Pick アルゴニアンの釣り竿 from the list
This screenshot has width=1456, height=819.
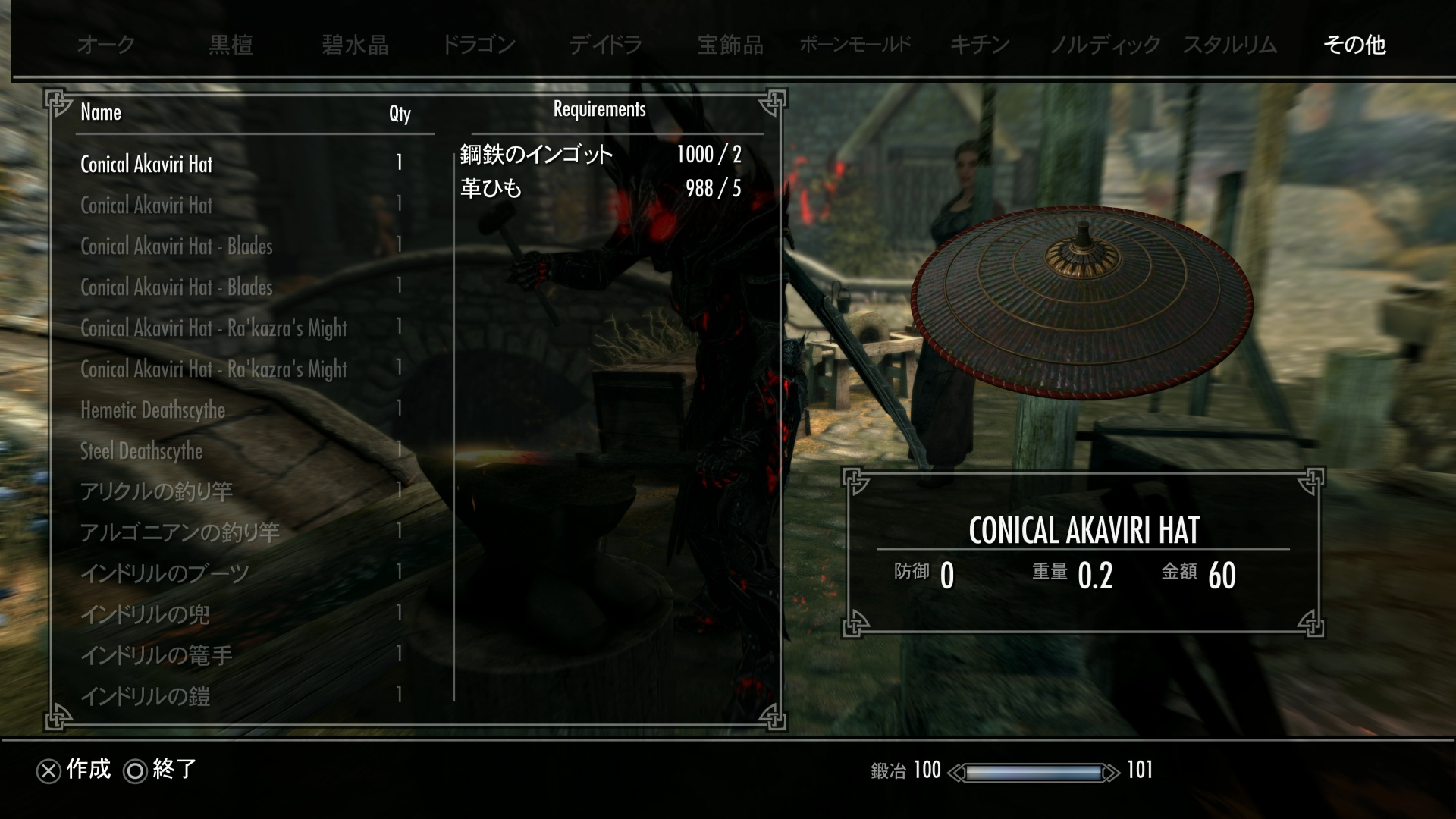pos(180,533)
